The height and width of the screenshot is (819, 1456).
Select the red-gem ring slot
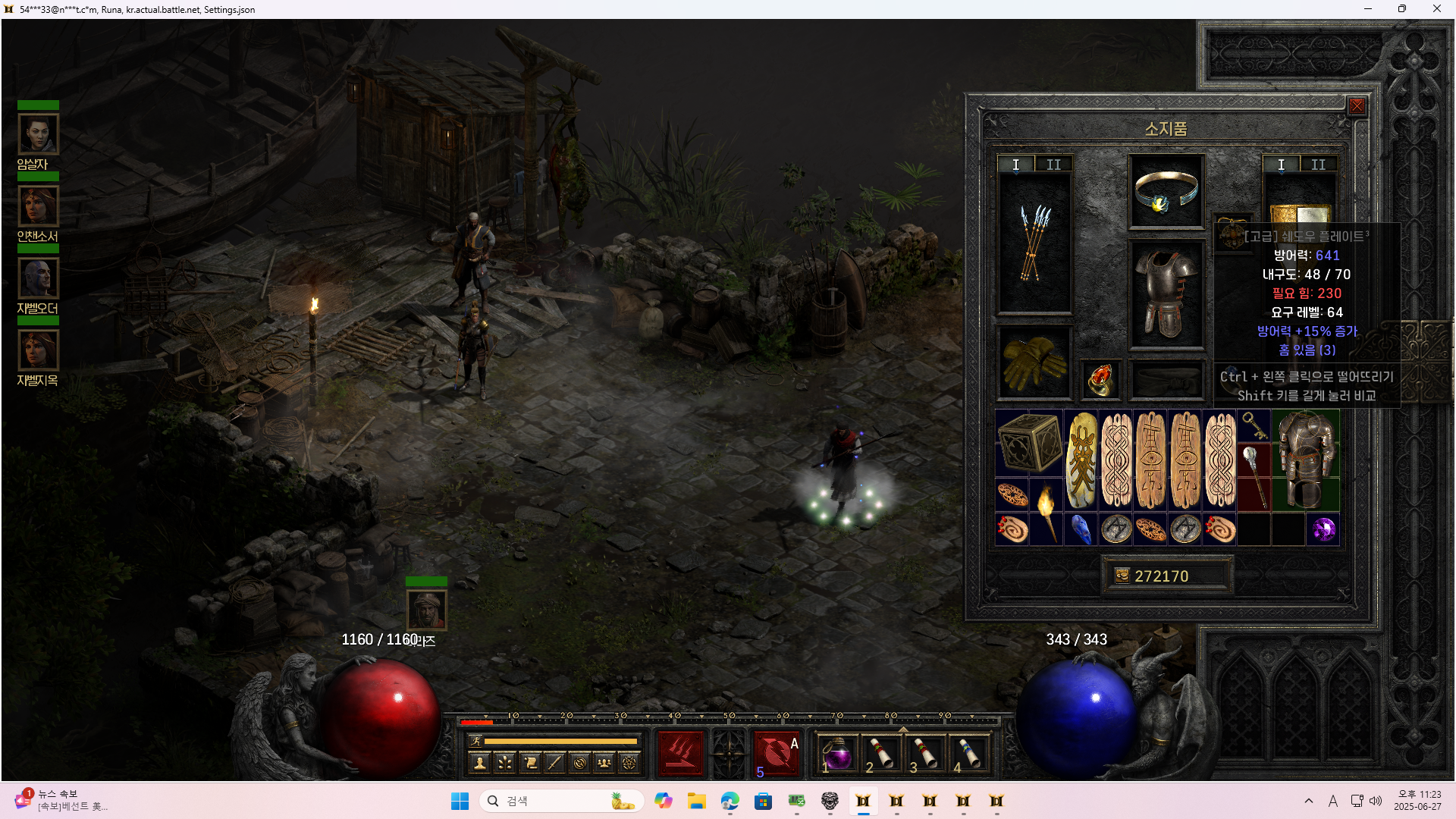(x=1100, y=378)
